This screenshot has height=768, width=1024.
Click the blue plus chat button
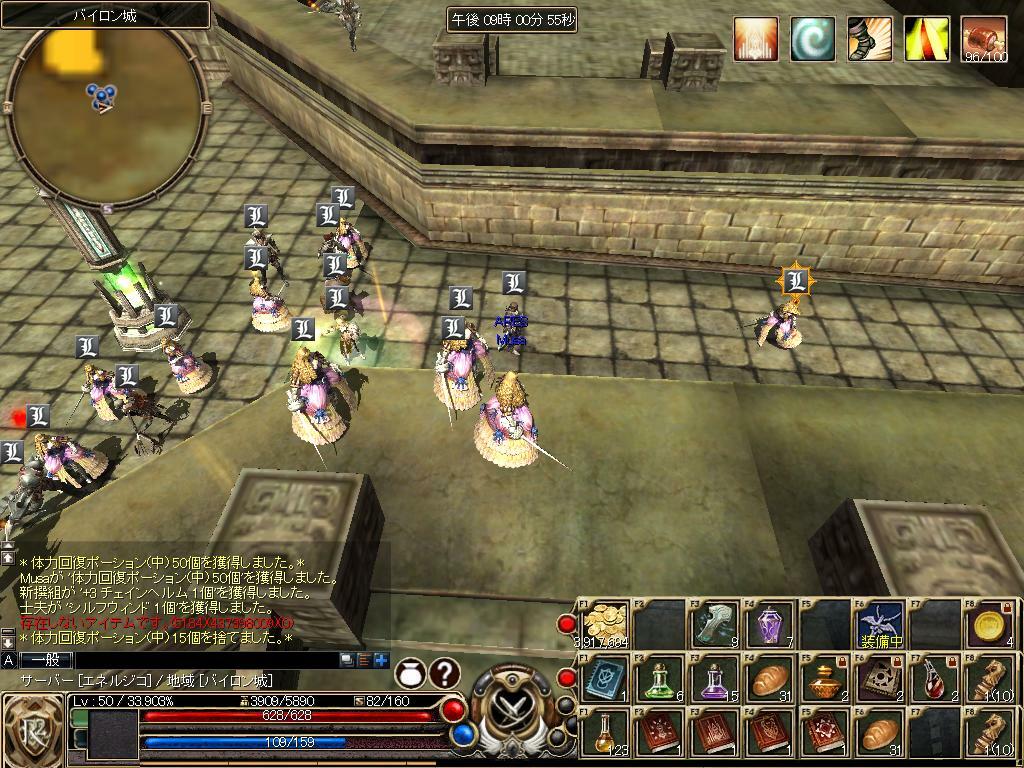381,660
